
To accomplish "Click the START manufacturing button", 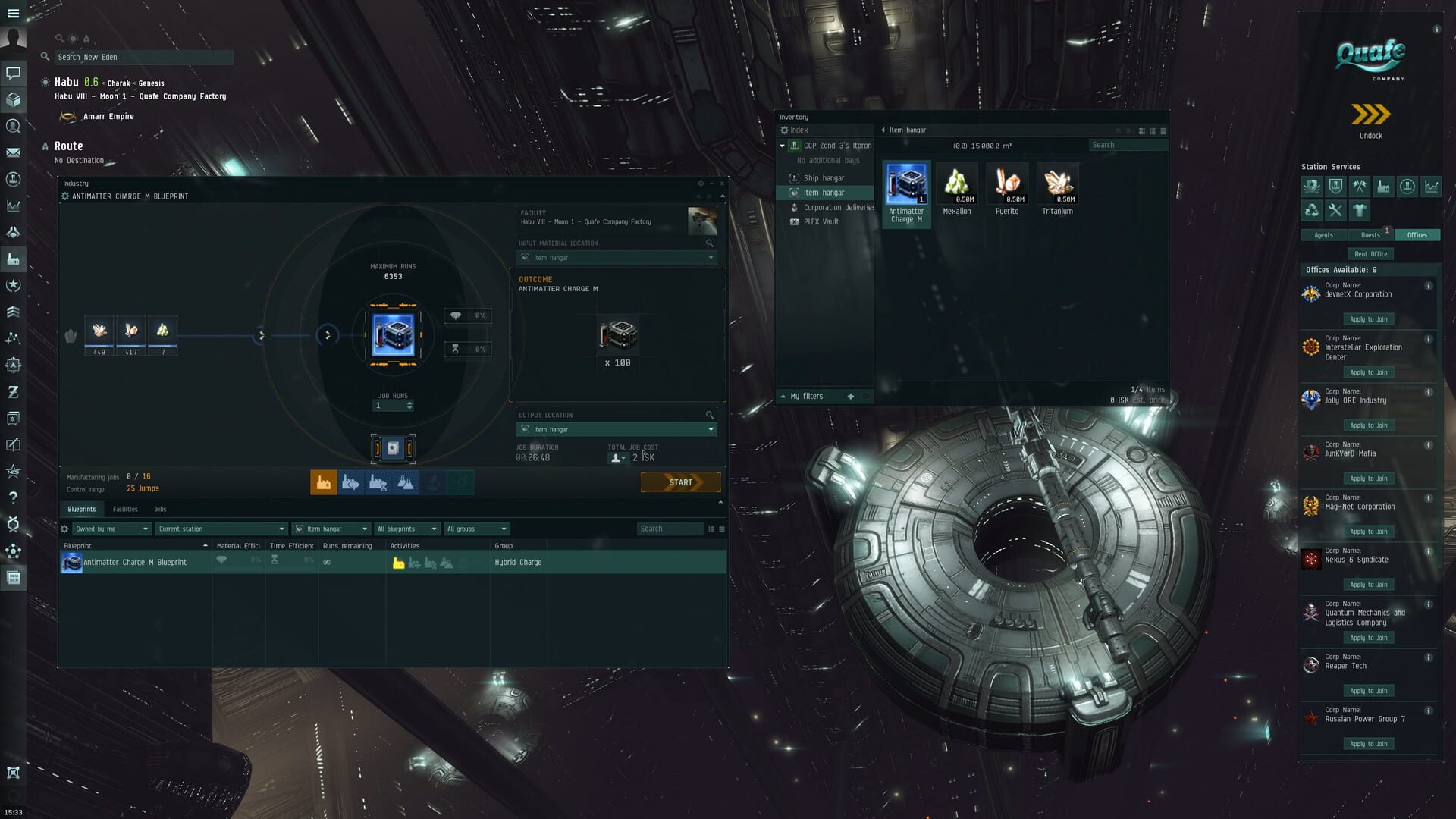I will [680, 482].
